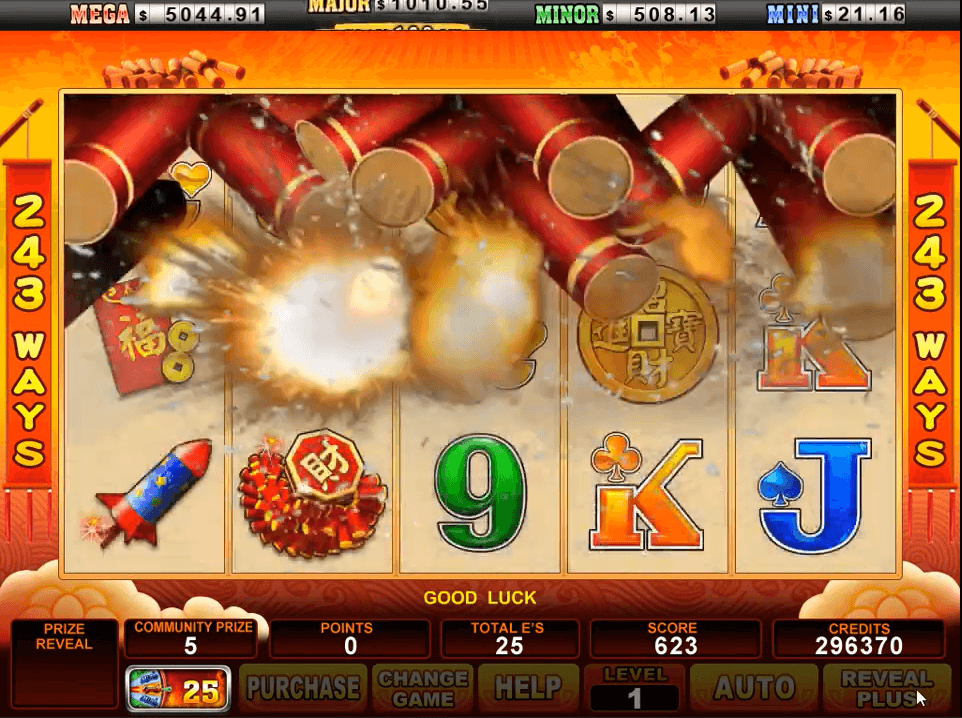Viewport: 962px width, 718px height.
Task: Select the Prize Reveal panel
Action: pos(63,664)
